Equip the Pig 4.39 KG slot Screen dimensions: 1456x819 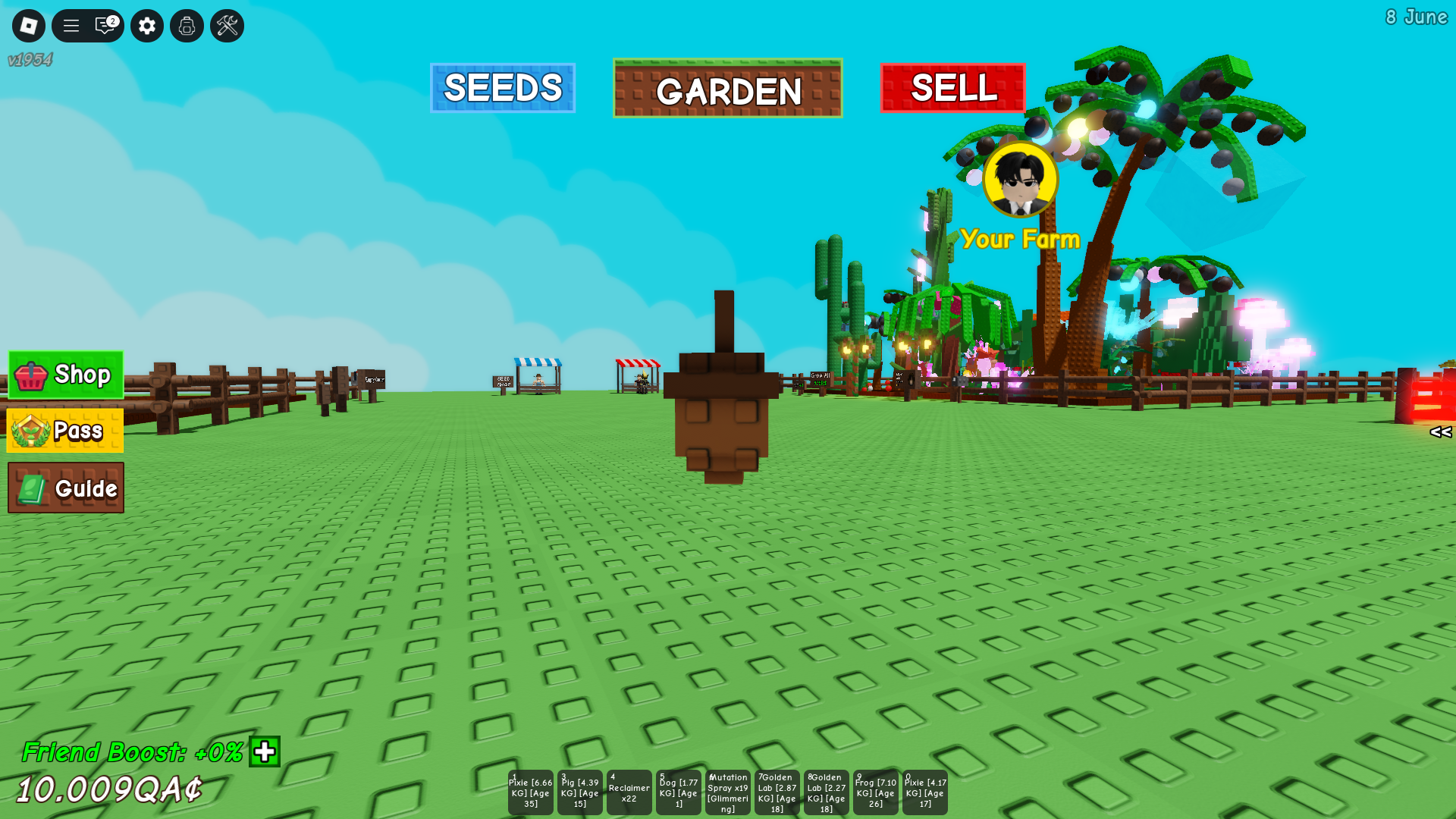pyautogui.click(x=580, y=792)
